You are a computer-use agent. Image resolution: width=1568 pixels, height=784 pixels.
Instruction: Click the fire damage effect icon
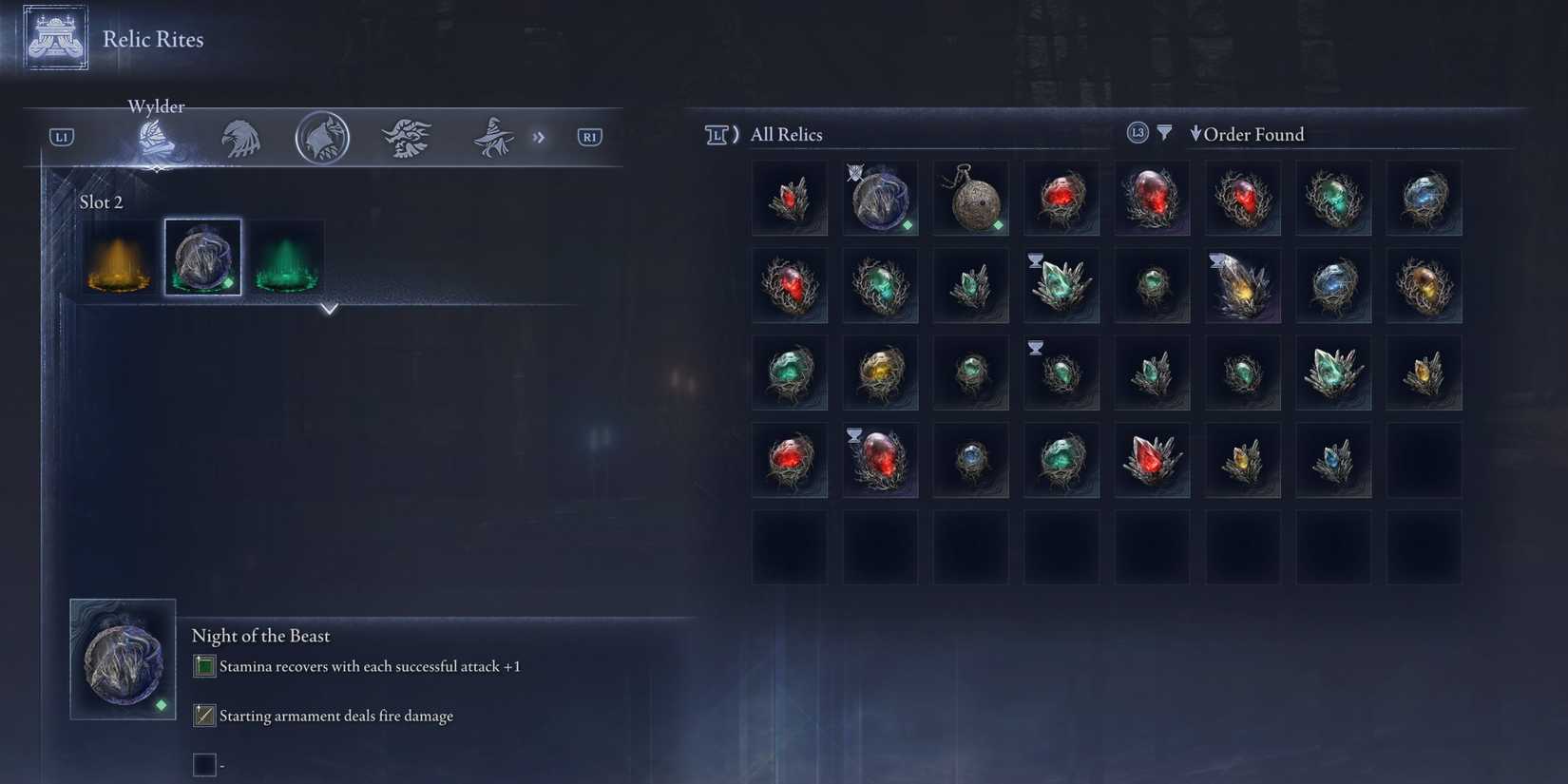point(203,716)
